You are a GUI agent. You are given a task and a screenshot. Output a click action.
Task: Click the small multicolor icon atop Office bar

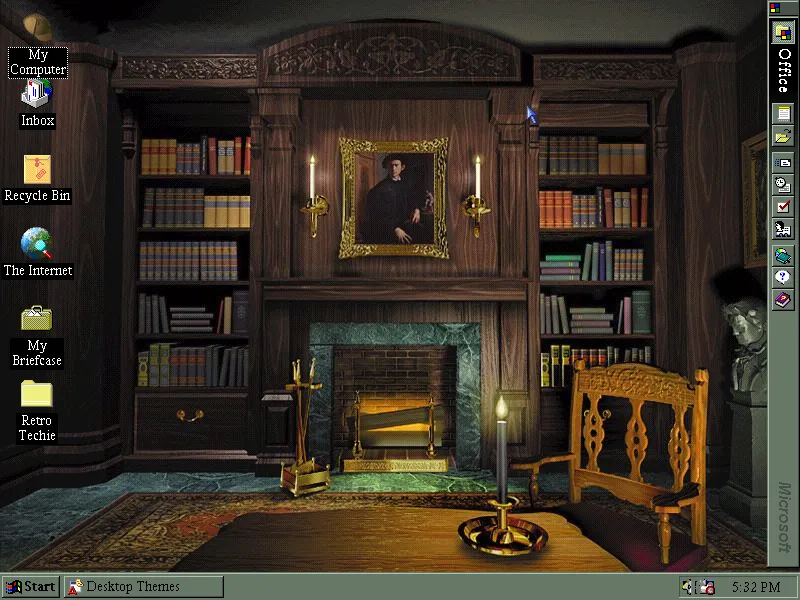pos(775,8)
